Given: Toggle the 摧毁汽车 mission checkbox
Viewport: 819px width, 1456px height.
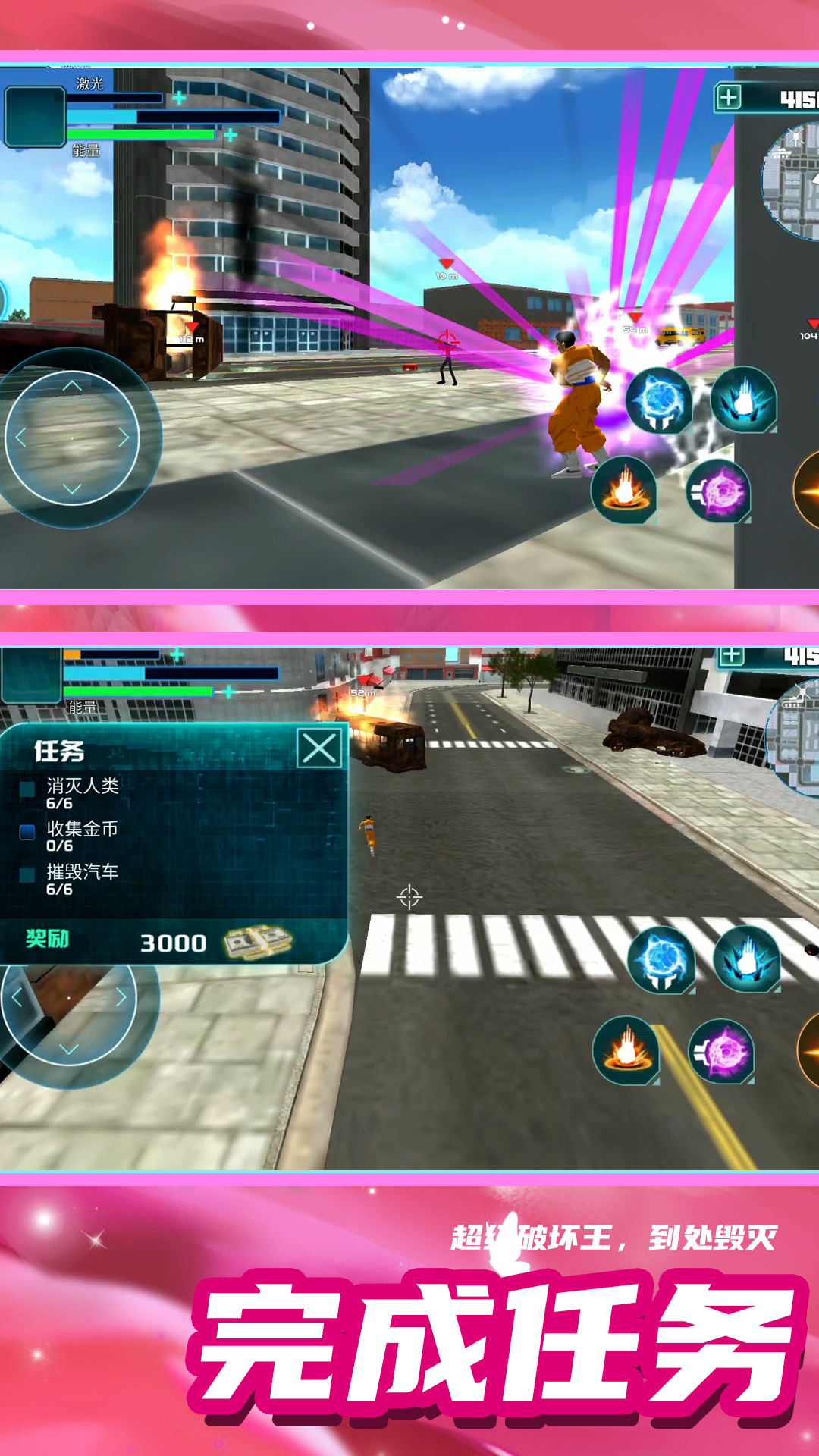Looking at the screenshot, I should [x=27, y=874].
